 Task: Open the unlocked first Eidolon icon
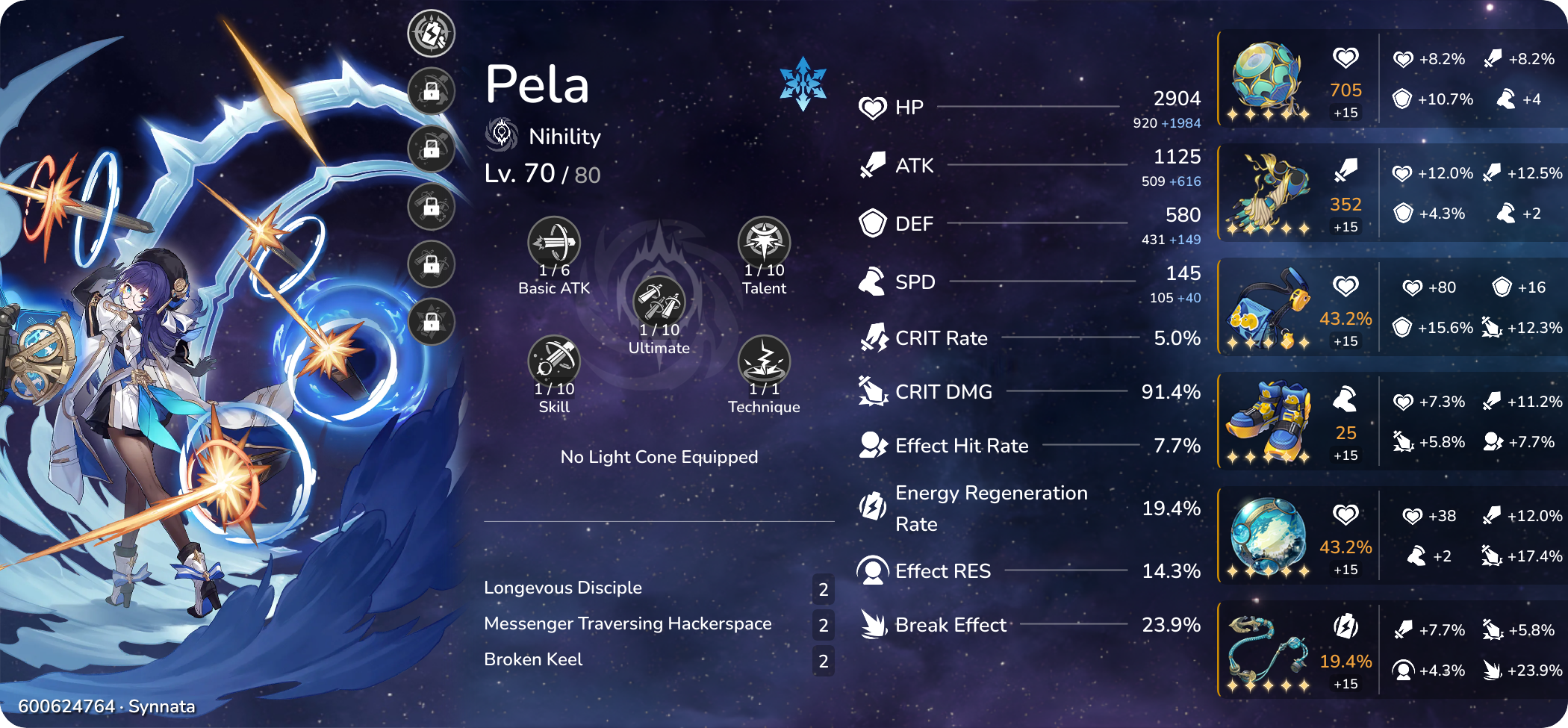click(x=432, y=34)
